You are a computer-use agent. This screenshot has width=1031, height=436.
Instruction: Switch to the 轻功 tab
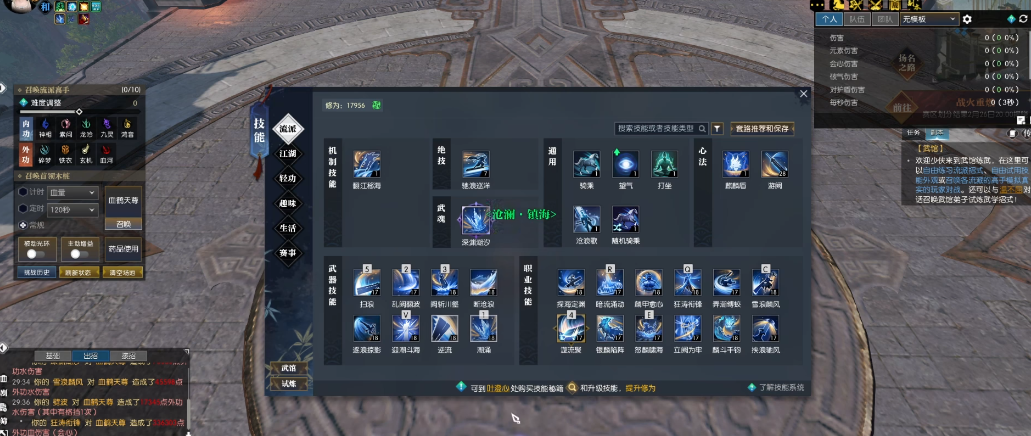pos(287,178)
